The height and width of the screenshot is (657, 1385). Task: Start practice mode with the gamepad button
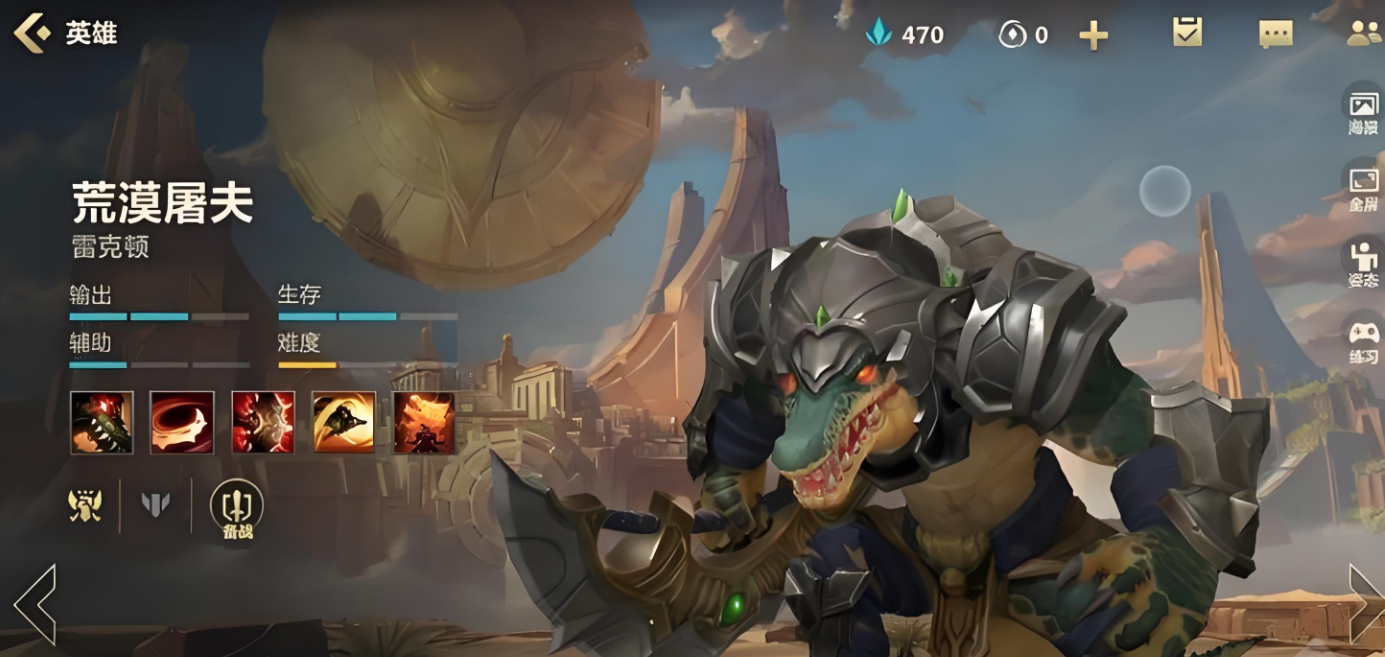point(1363,338)
